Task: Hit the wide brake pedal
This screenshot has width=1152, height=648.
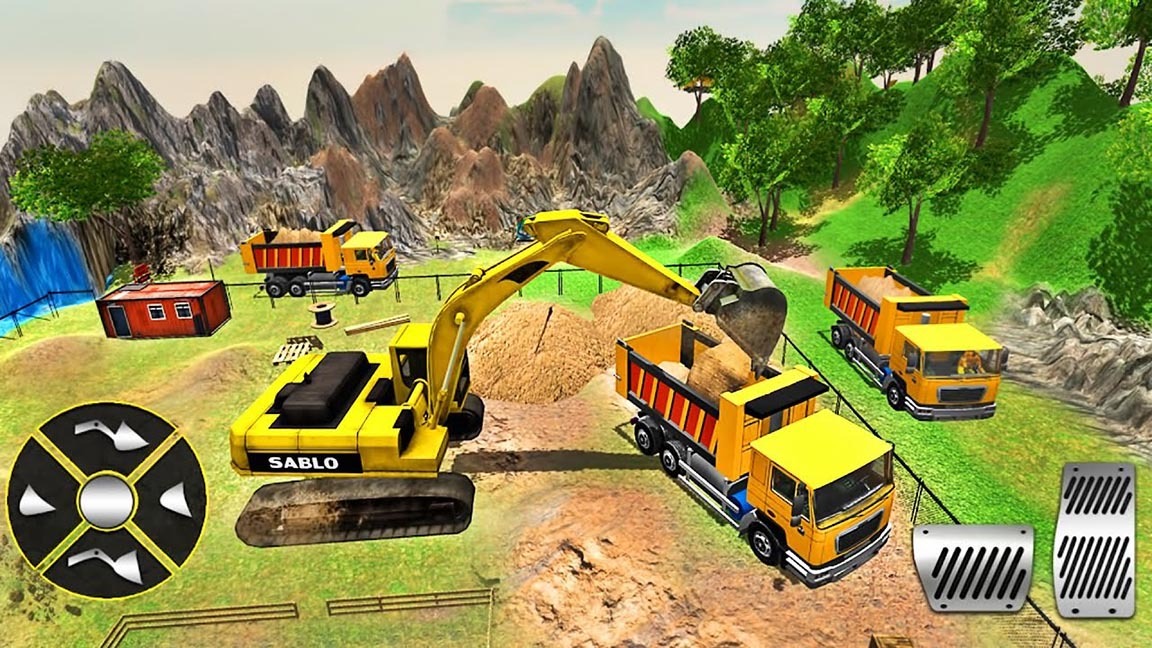Action: point(972,567)
